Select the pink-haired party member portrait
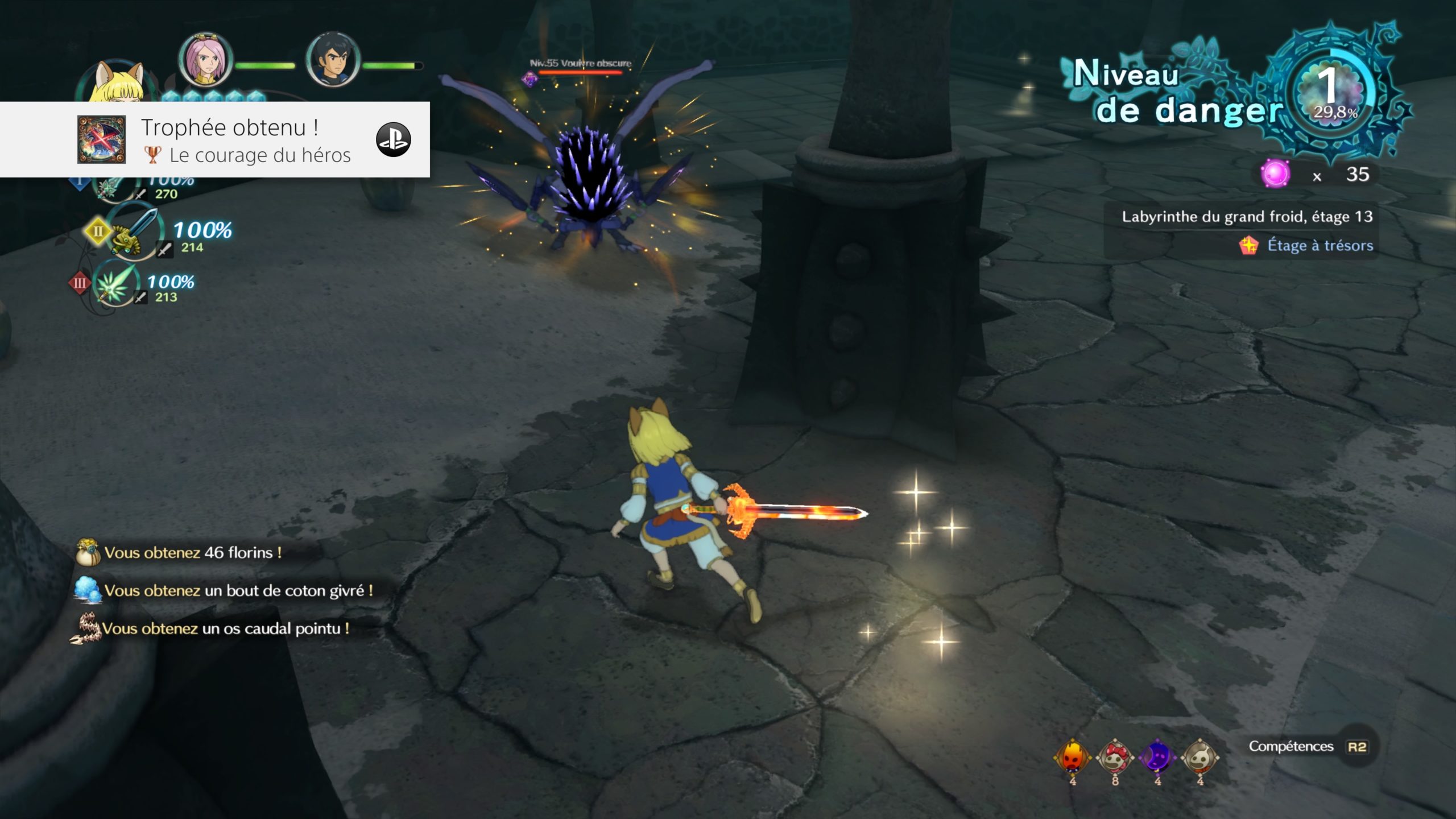 pyautogui.click(x=205, y=60)
